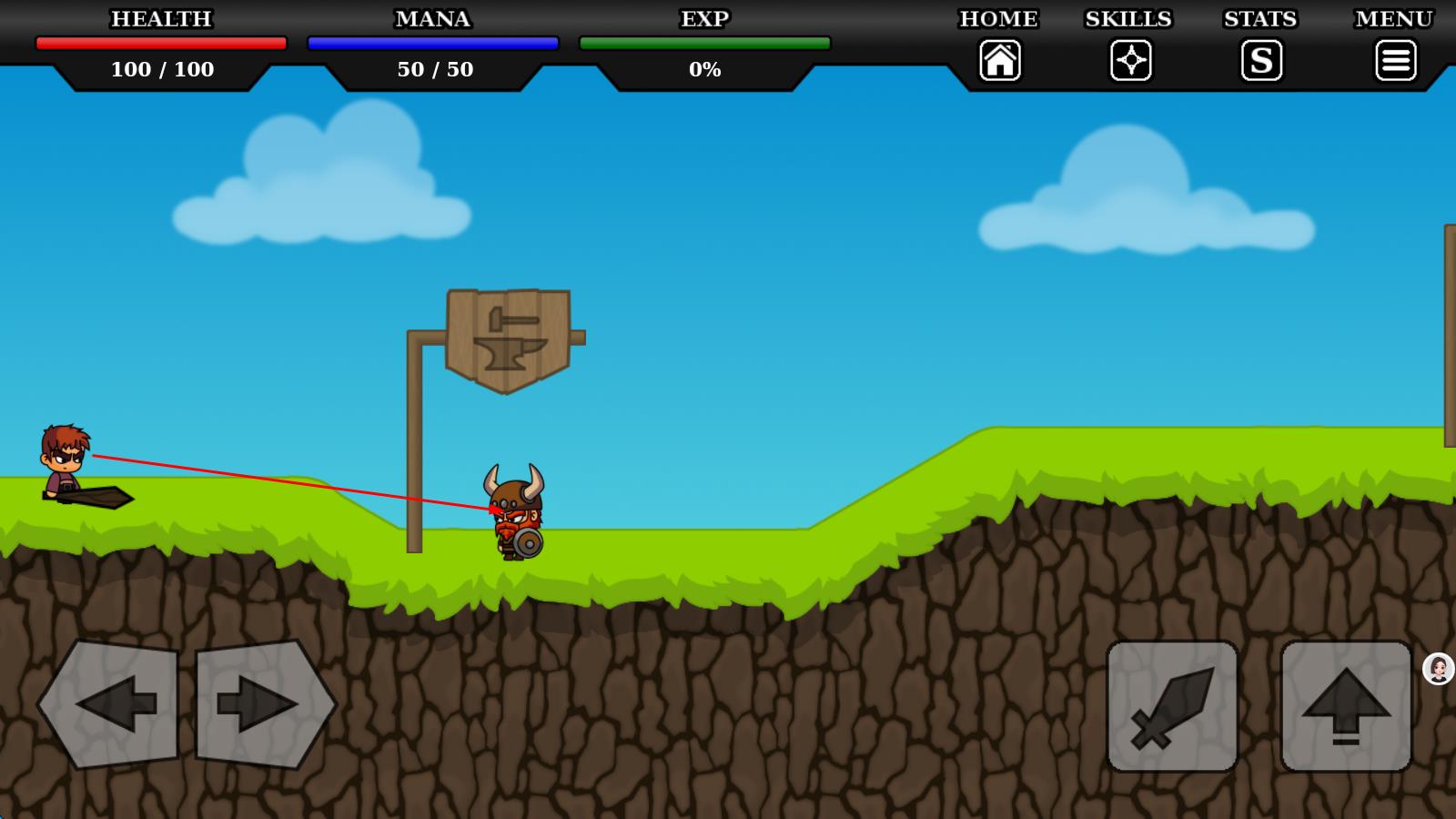Image resolution: width=1456 pixels, height=819 pixels.
Task: Tap the jump up-arrow button
Action: click(x=1346, y=706)
